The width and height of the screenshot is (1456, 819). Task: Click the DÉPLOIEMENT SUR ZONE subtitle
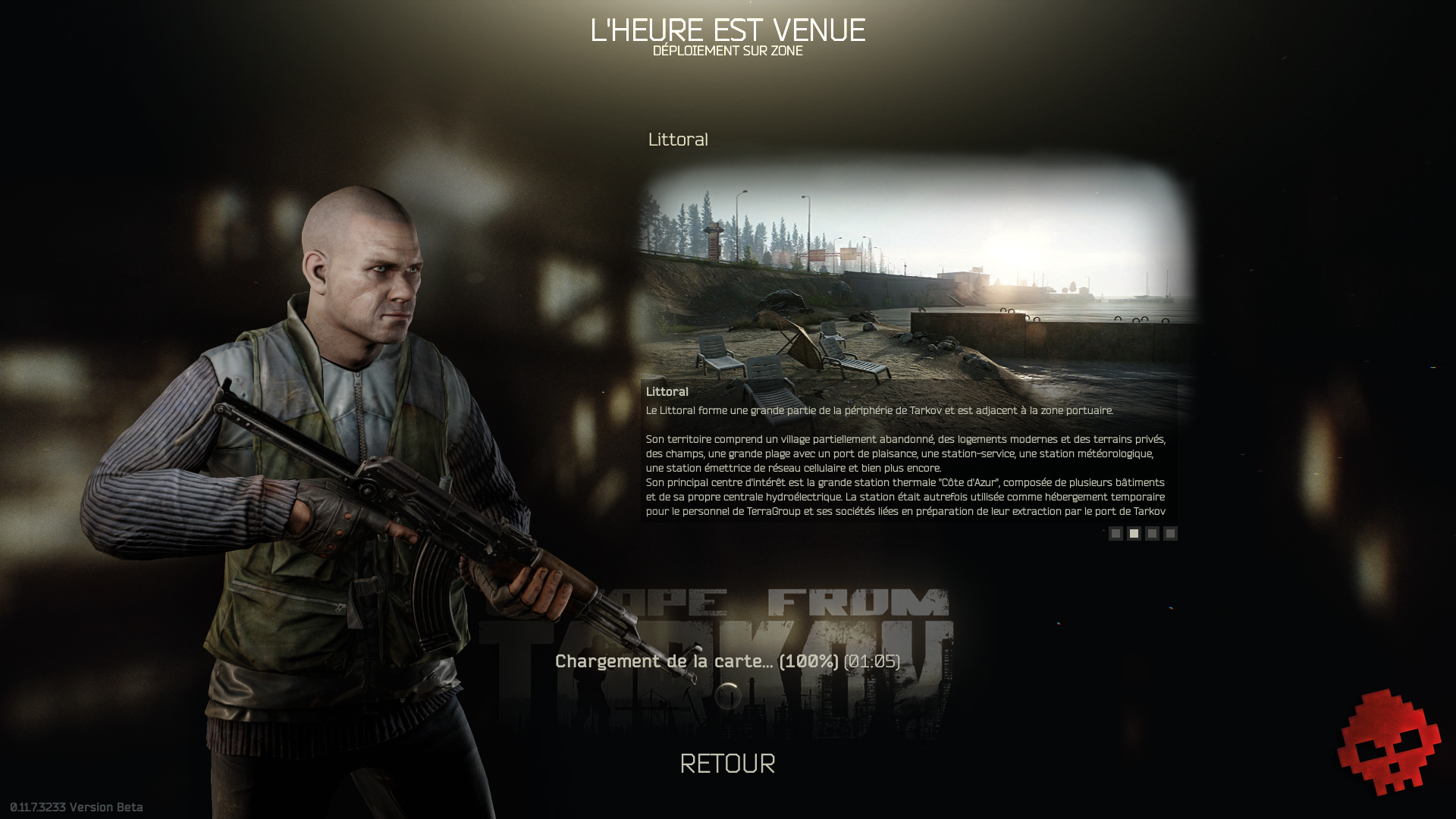point(727,52)
